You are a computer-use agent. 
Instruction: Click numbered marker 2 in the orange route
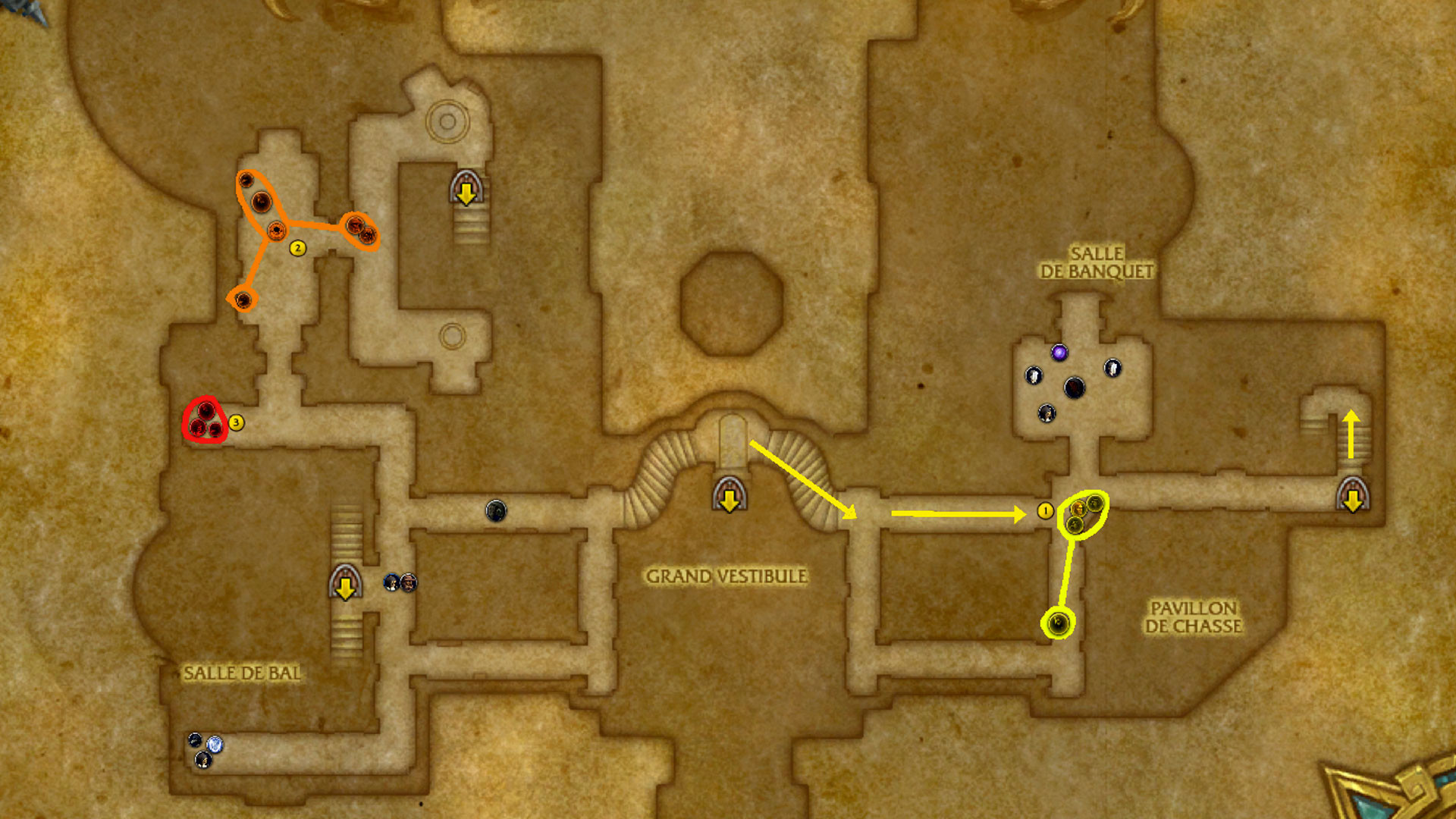[x=297, y=246]
